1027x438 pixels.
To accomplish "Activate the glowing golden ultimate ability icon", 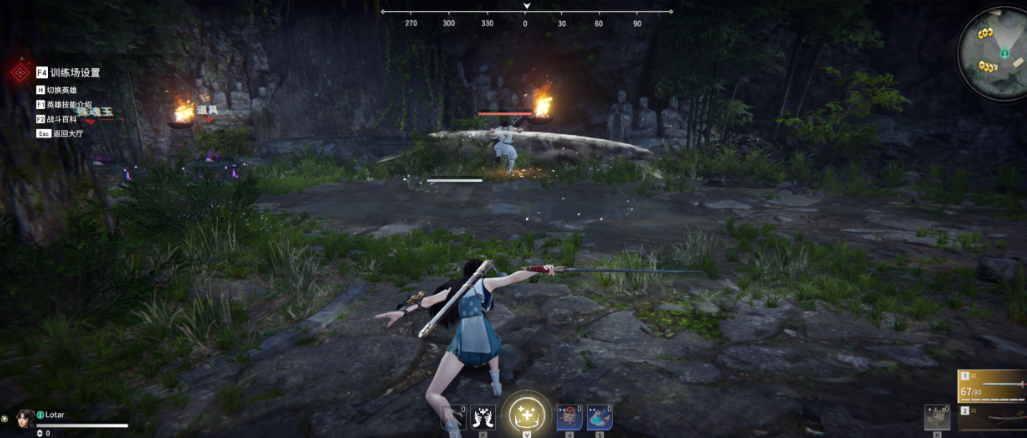I will (x=525, y=413).
